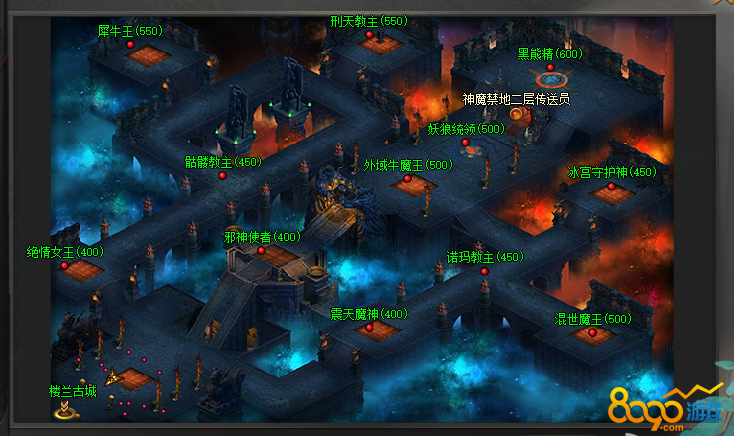Click the 诺玛教主(450) map marker
This screenshot has height=436, width=734.
click(x=484, y=271)
